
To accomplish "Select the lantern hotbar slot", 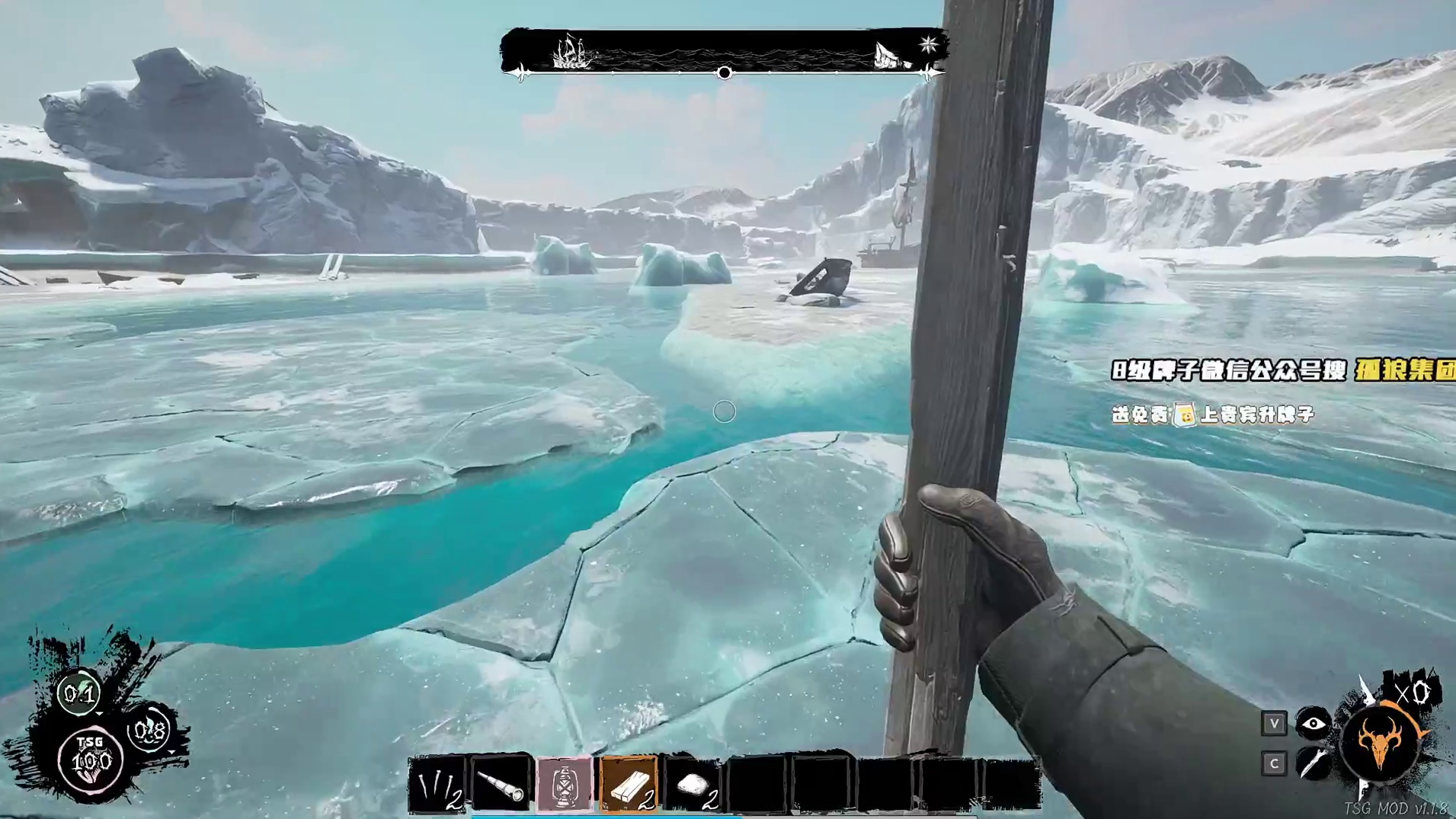I will [565, 785].
